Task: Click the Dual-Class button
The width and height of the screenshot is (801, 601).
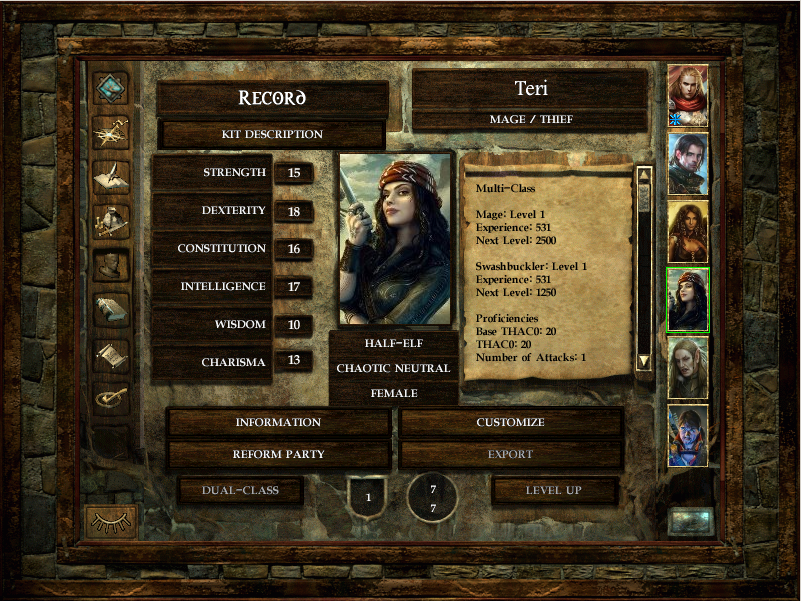Action: tap(239, 490)
